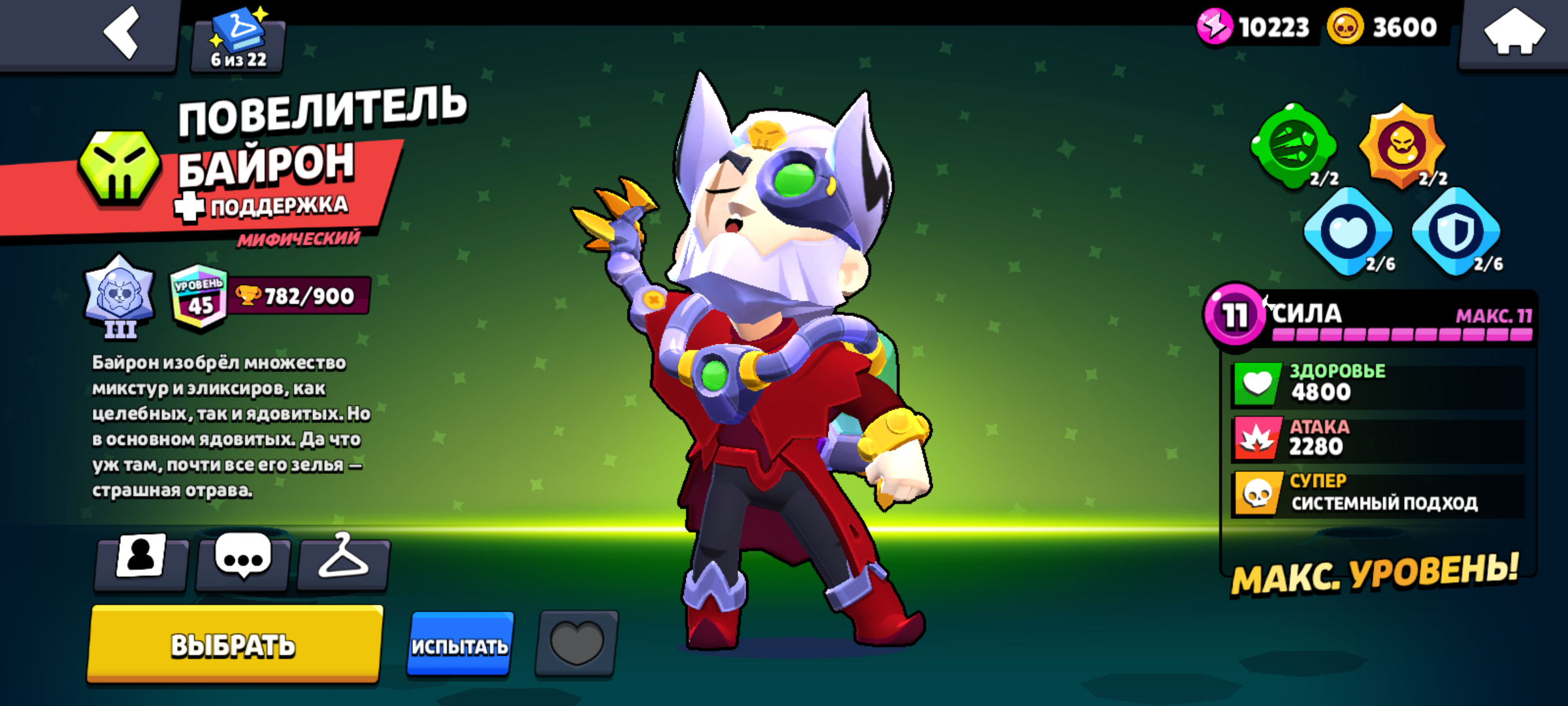Tap the power points currency counter

1254,27
